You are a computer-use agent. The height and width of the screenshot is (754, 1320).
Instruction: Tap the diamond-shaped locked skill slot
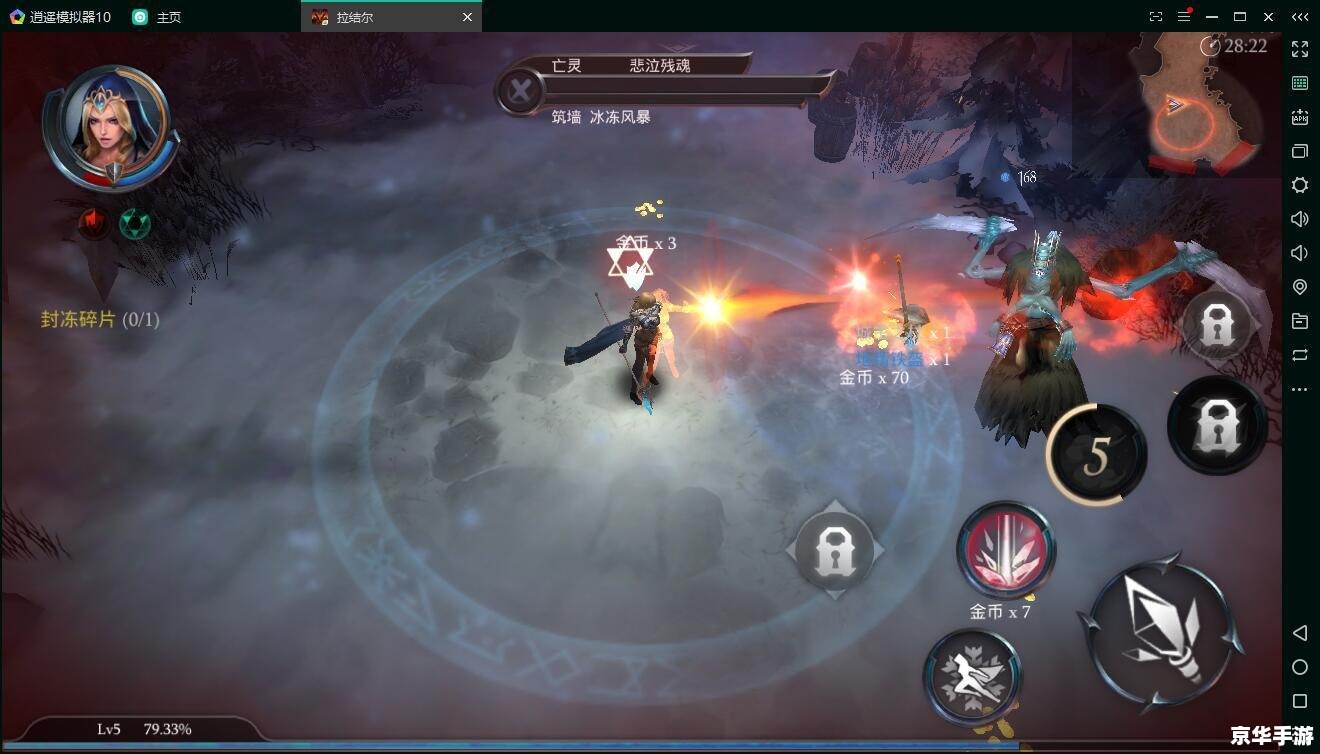pyautogui.click(x=834, y=550)
